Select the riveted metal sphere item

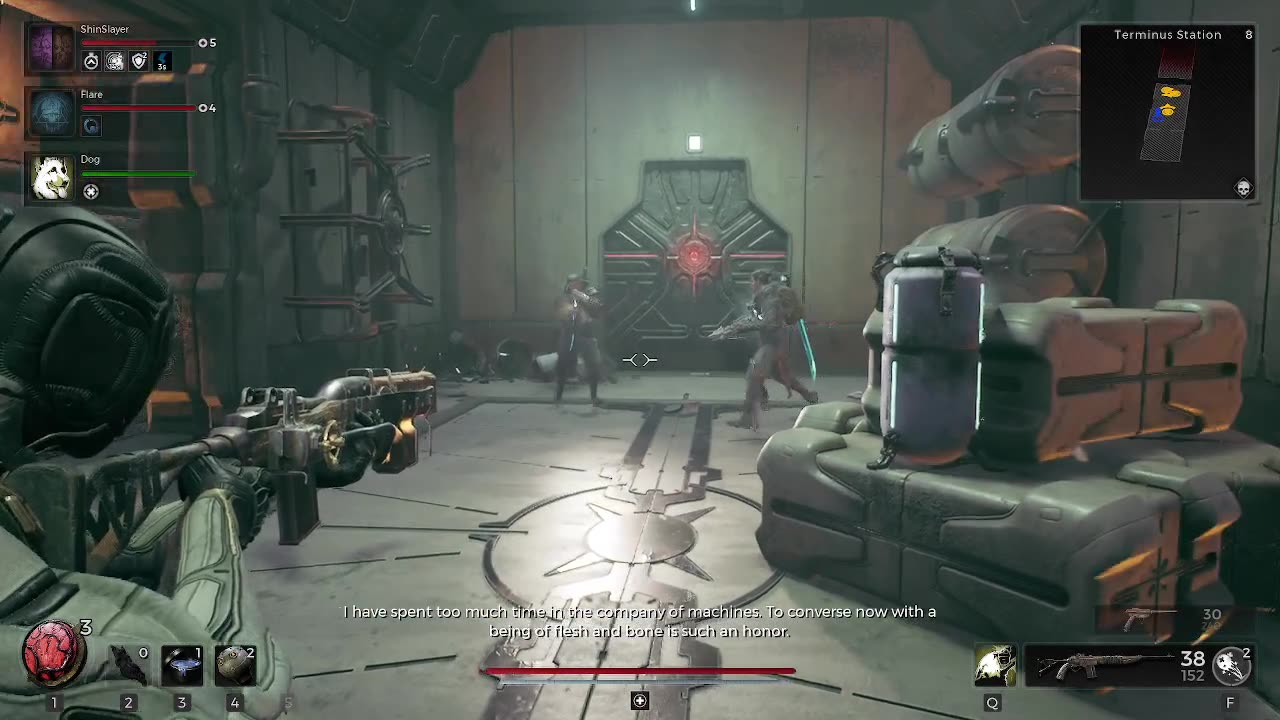pyautogui.click(x=234, y=665)
